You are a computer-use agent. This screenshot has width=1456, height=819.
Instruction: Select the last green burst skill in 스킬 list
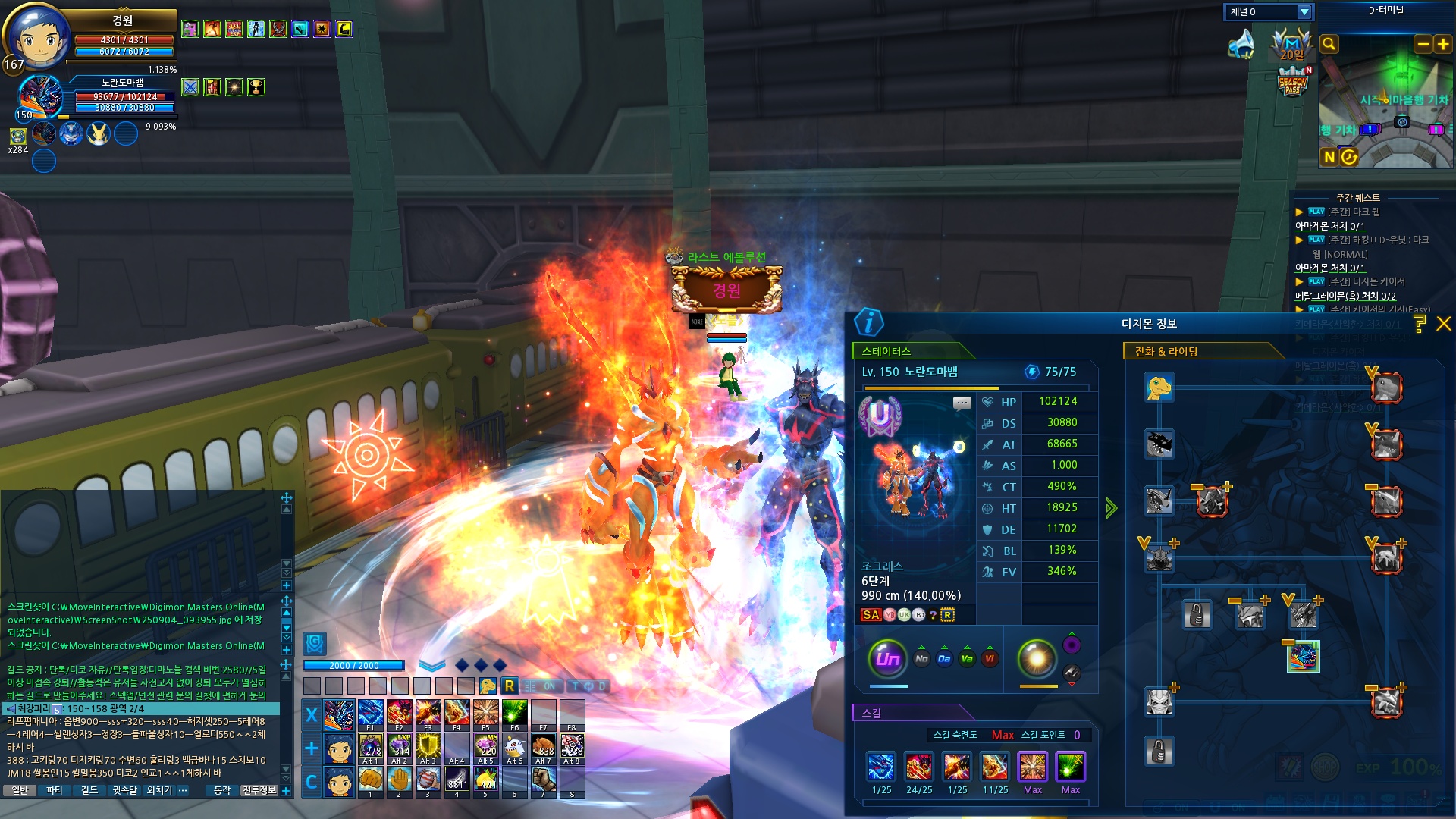(x=1070, y=767)
